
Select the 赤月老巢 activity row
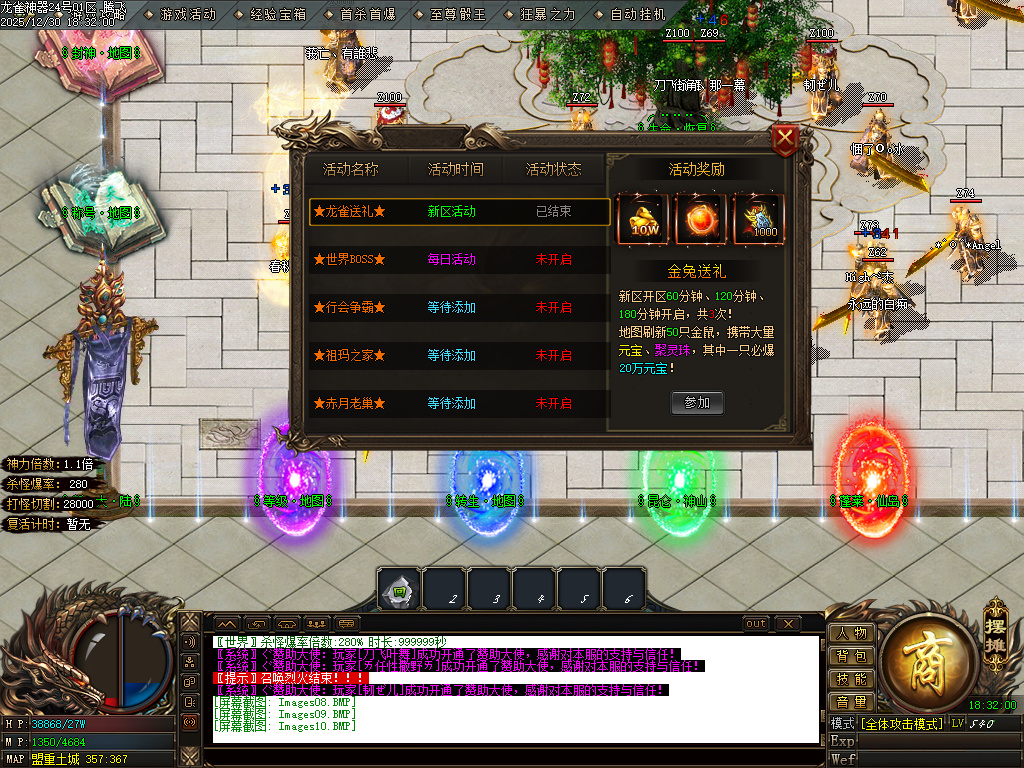tap(459, 404)
